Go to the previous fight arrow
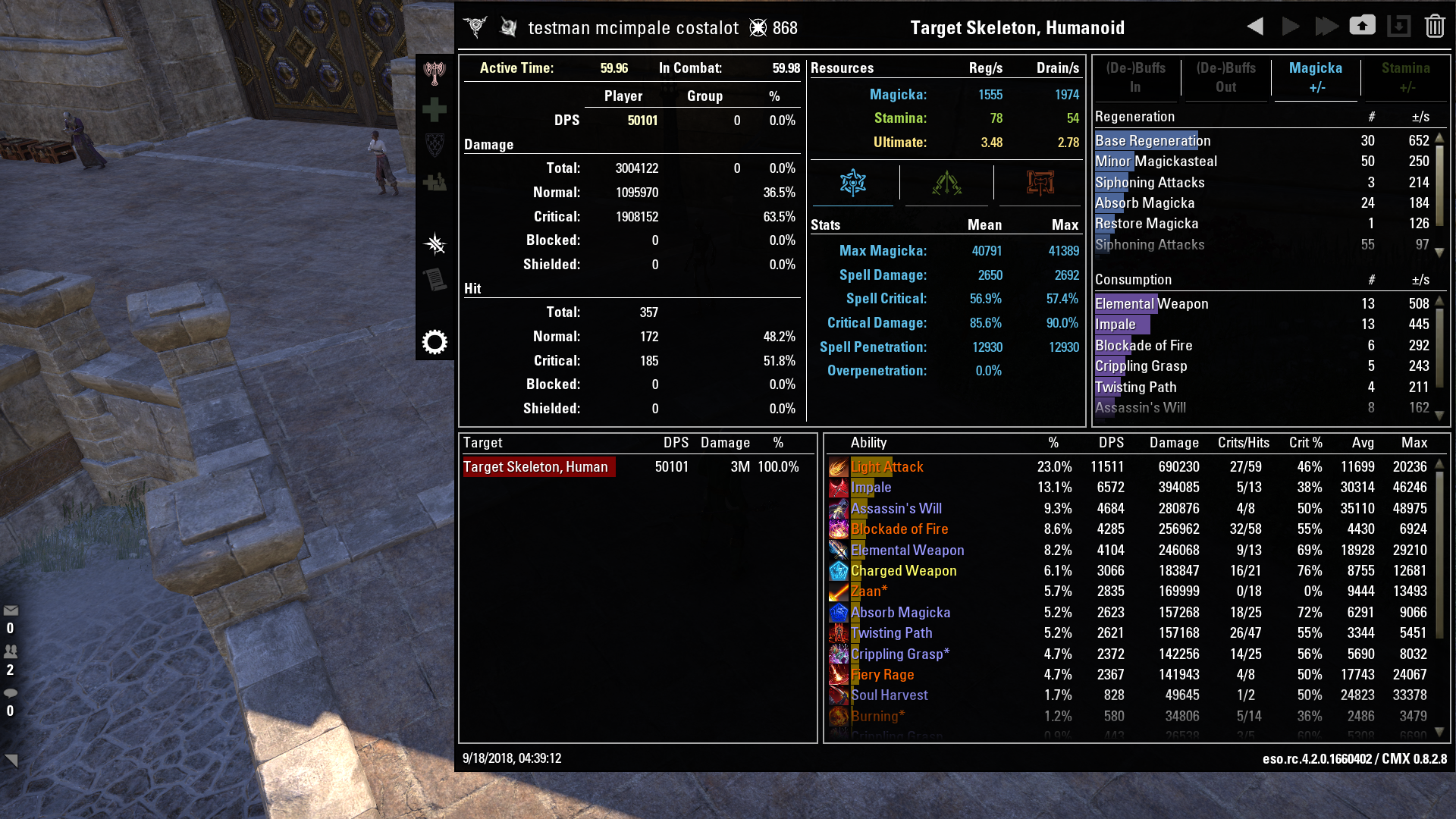This screenshot has width=1456, height=819. click(x=1254, y=25)
